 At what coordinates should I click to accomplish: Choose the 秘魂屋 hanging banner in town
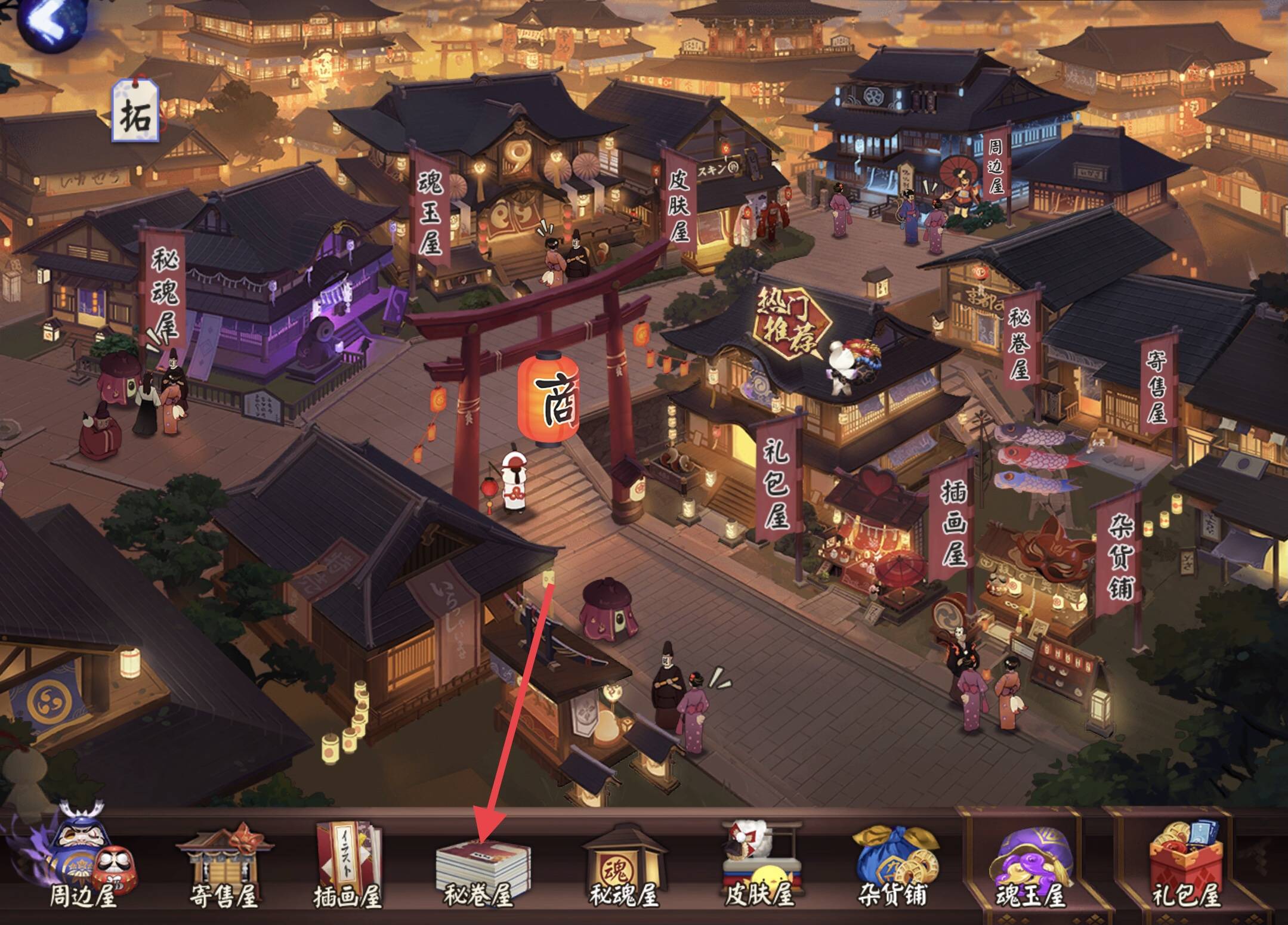click(x=163, y=292)
